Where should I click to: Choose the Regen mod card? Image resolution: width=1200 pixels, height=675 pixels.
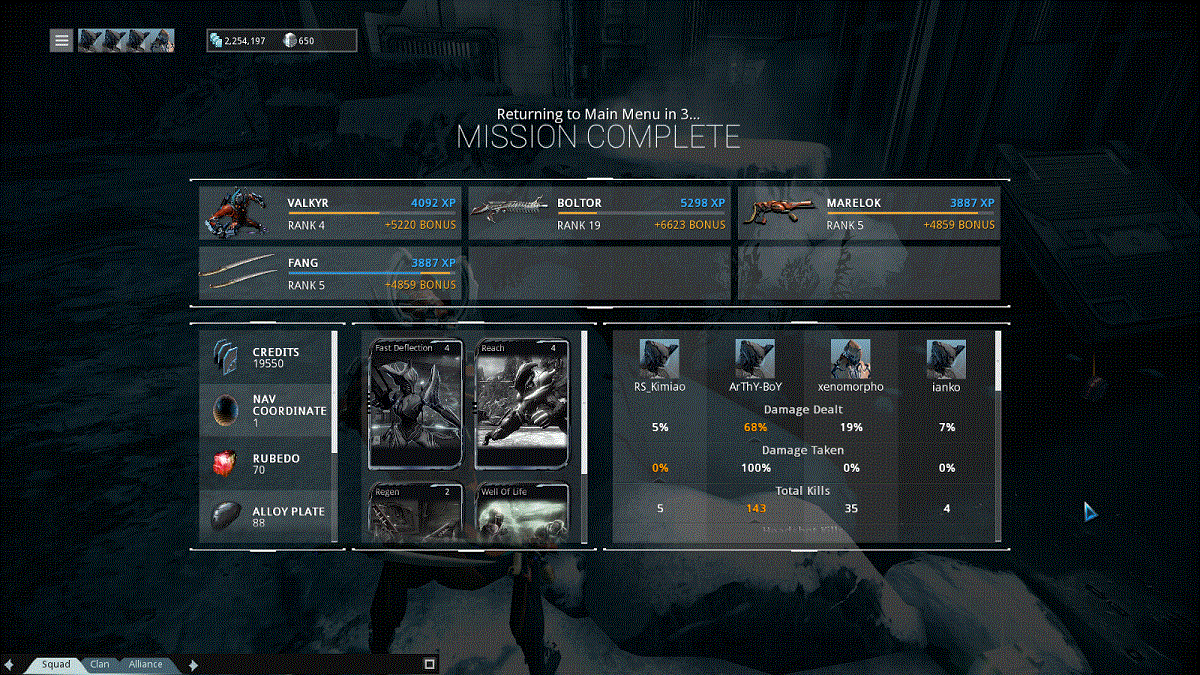416,514
